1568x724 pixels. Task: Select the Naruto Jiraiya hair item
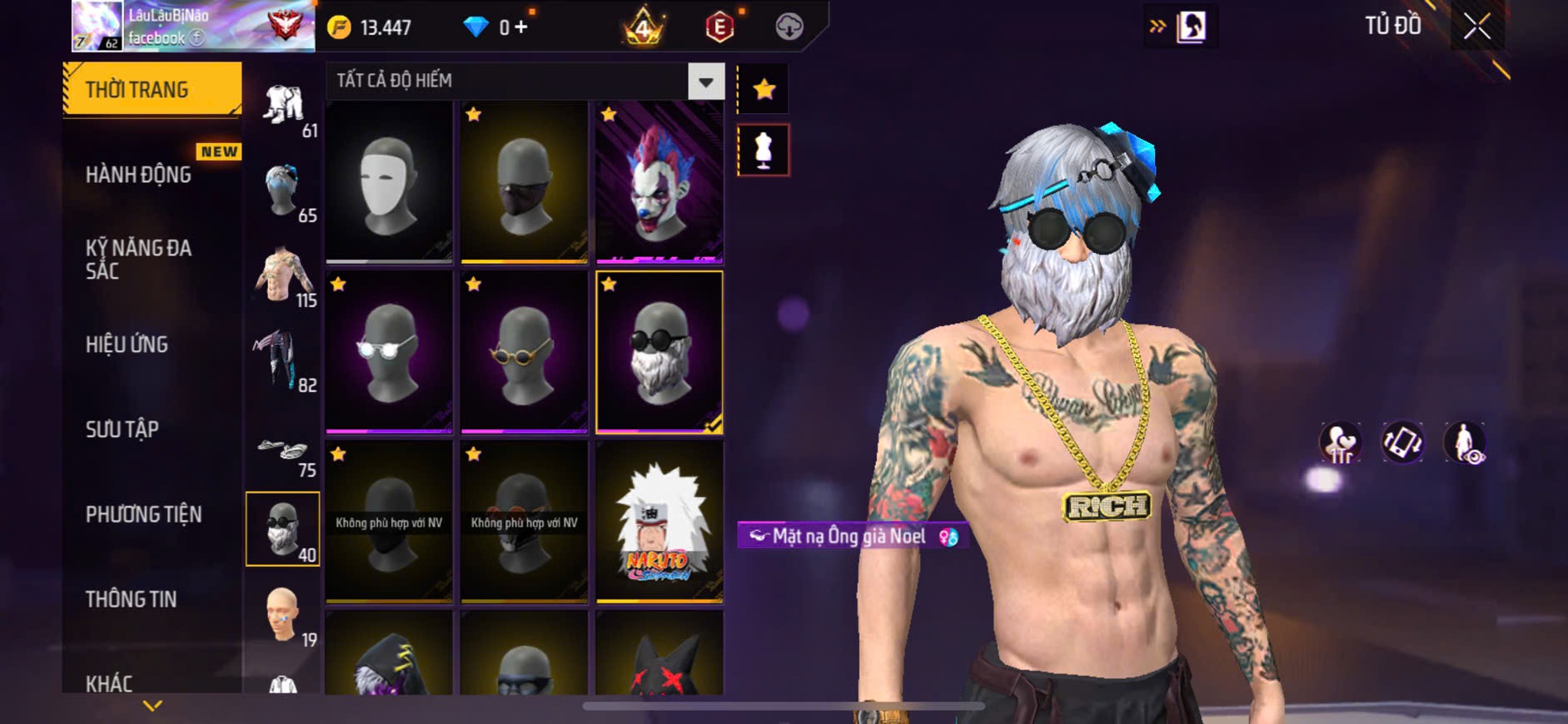(x=659, y=522)
